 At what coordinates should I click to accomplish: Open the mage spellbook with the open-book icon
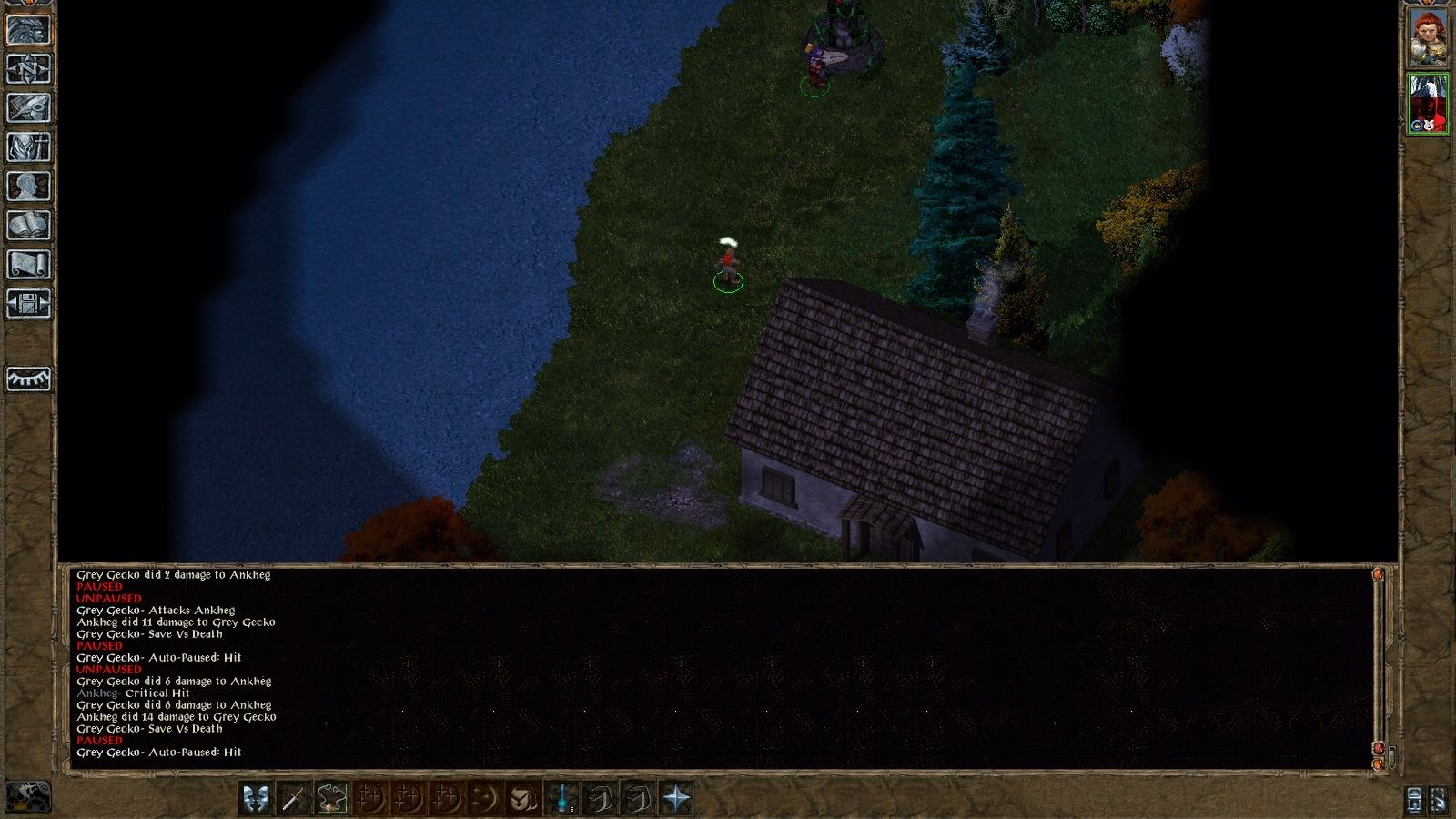click(x=28, y=226)
